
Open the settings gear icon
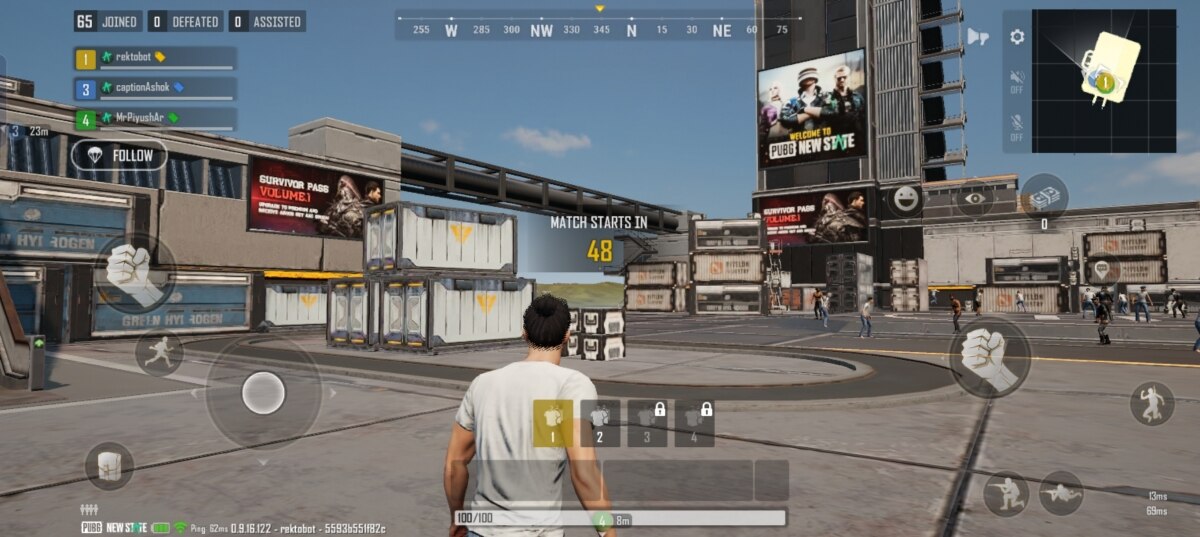(1017, 37)
